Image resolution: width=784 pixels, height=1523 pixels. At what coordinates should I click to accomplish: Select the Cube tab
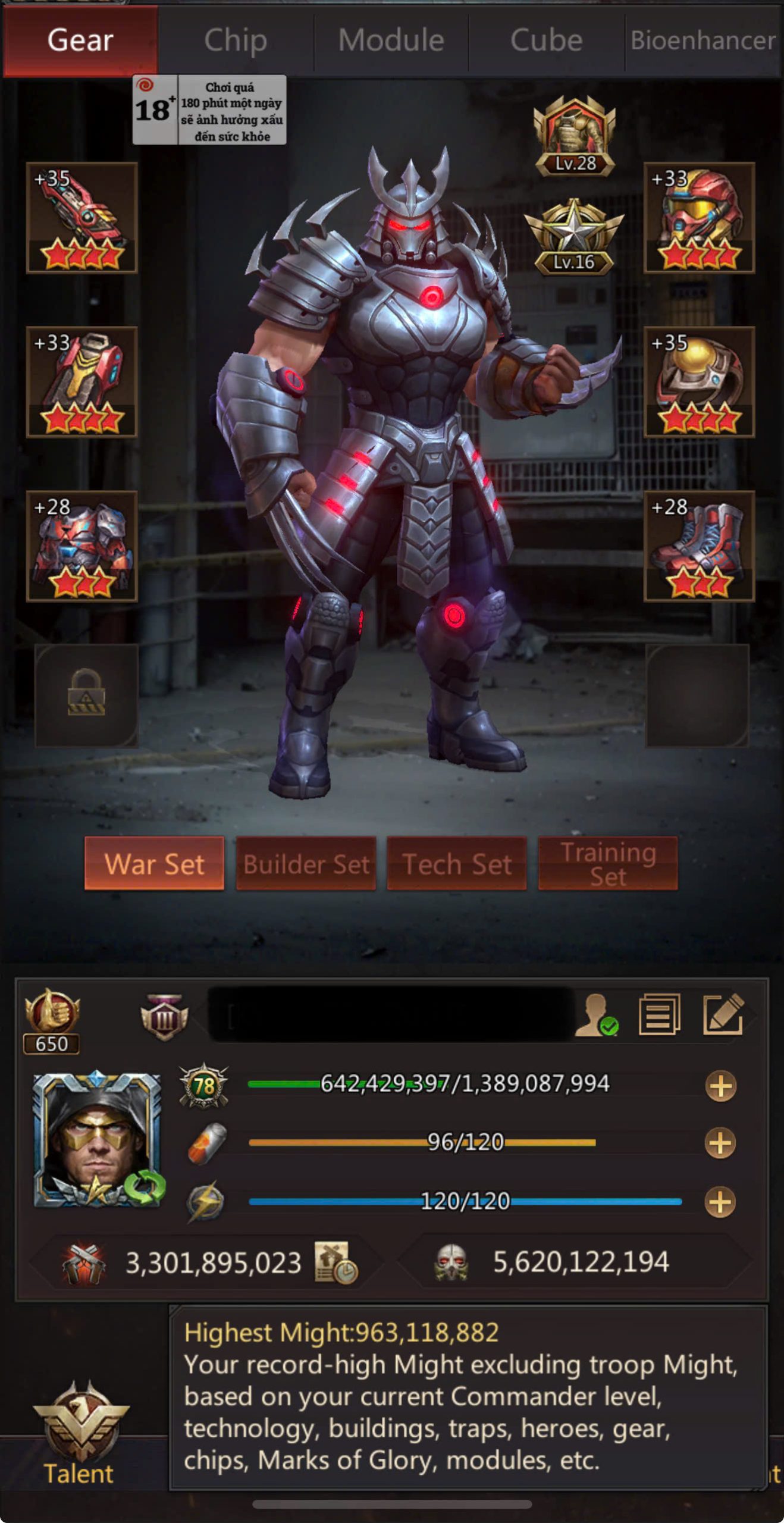click(546, 40)
